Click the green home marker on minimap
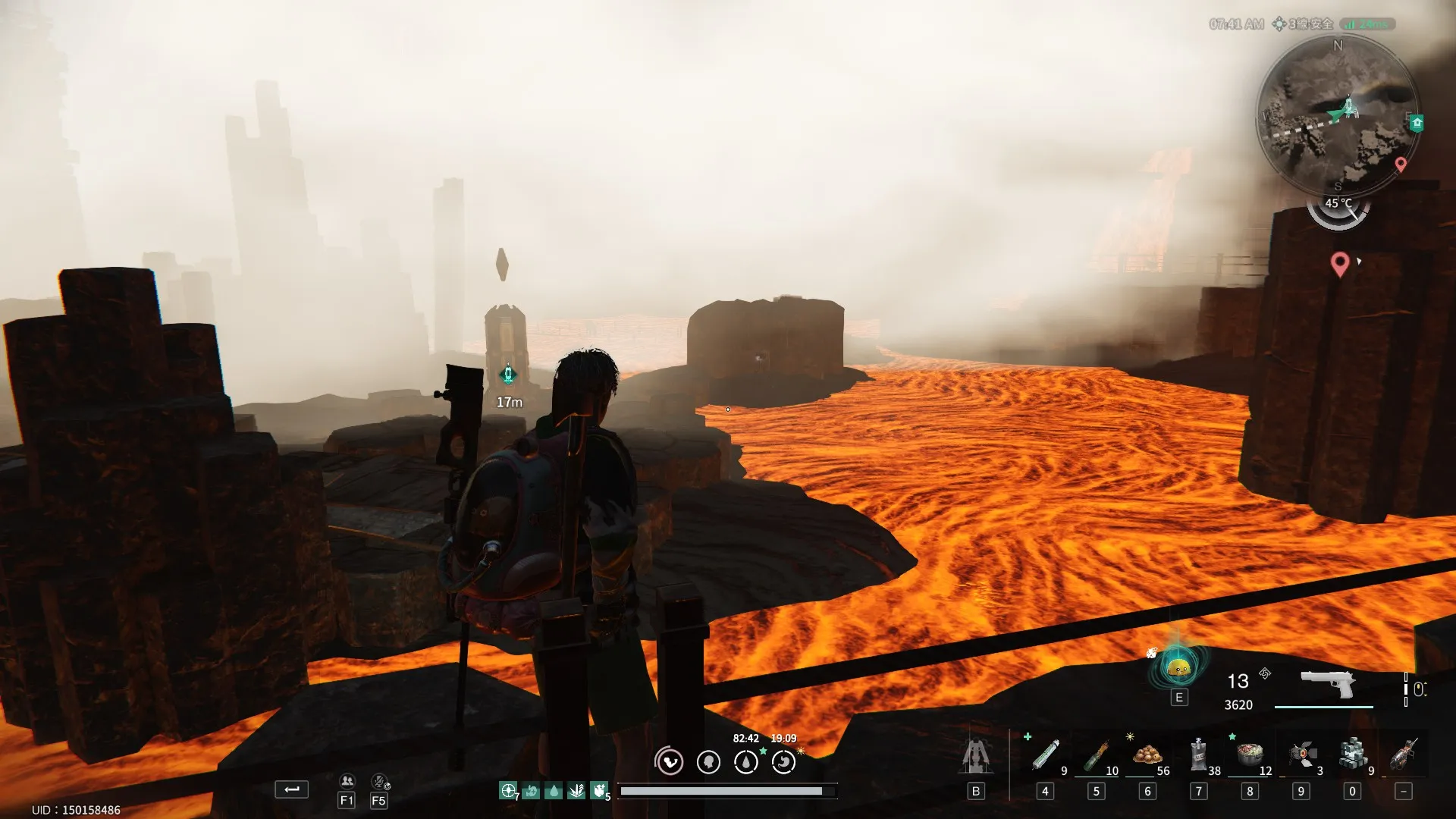This screenshot has height=819, width=1456. click(1417, 123)
